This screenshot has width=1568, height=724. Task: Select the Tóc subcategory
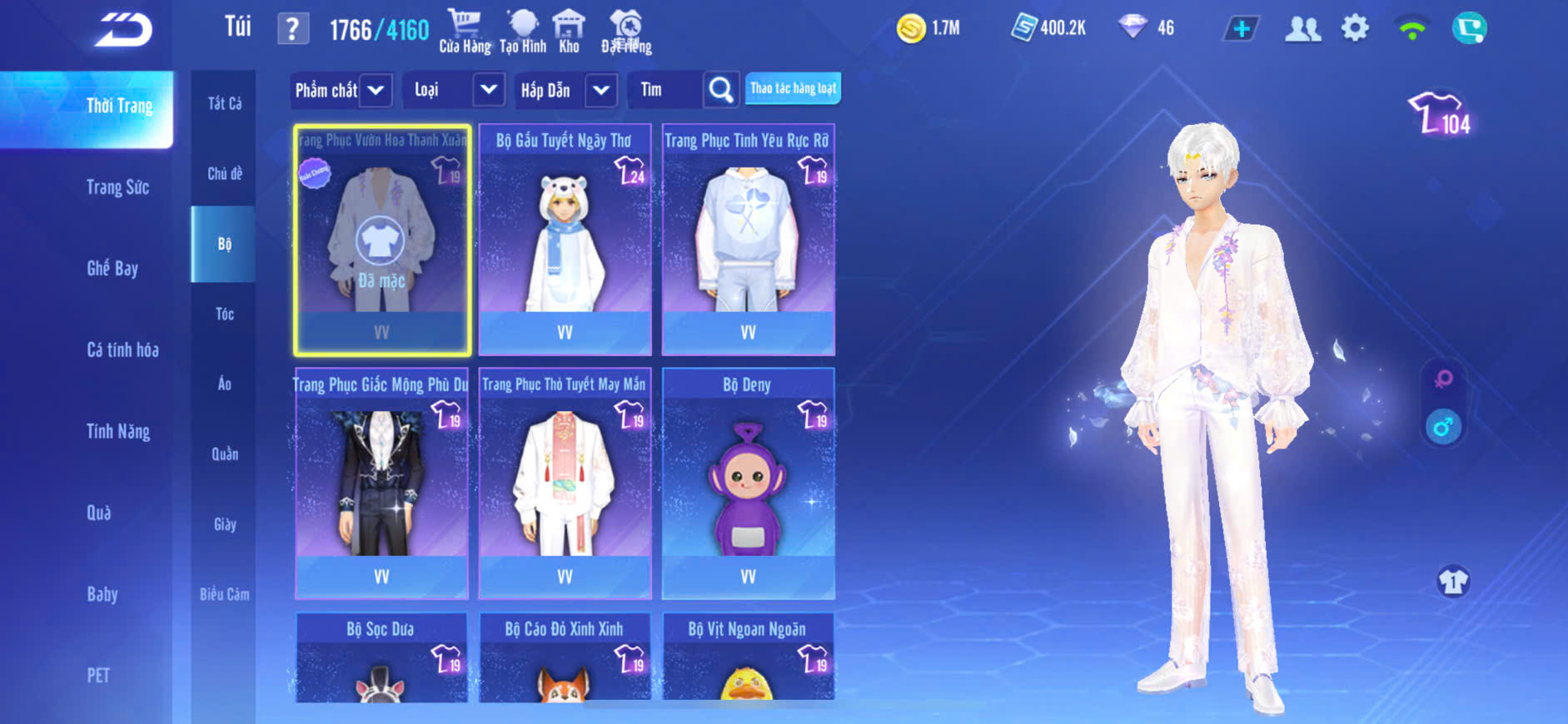224,314
